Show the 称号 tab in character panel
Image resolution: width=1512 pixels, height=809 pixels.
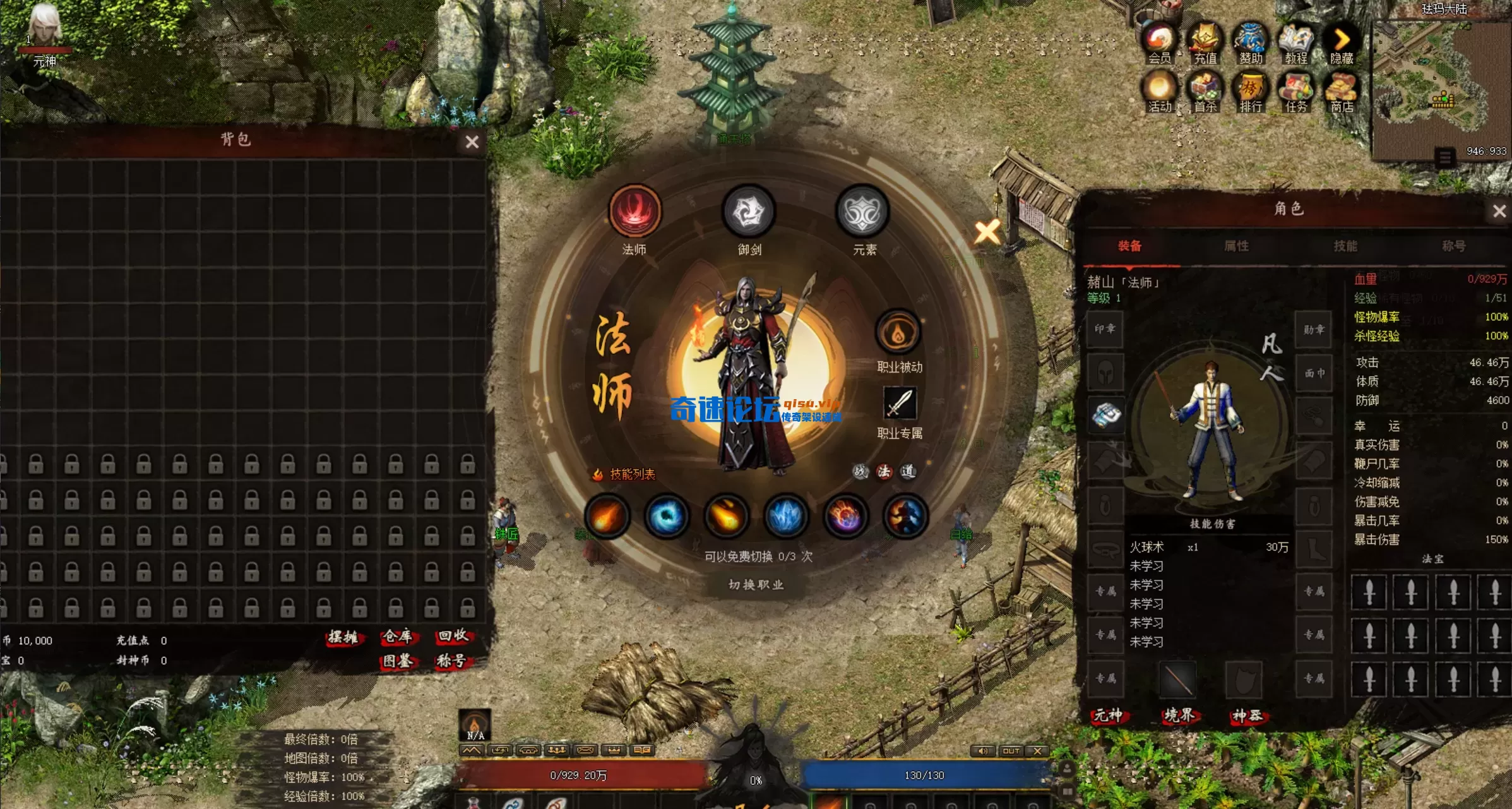(x=1453, y=246)
